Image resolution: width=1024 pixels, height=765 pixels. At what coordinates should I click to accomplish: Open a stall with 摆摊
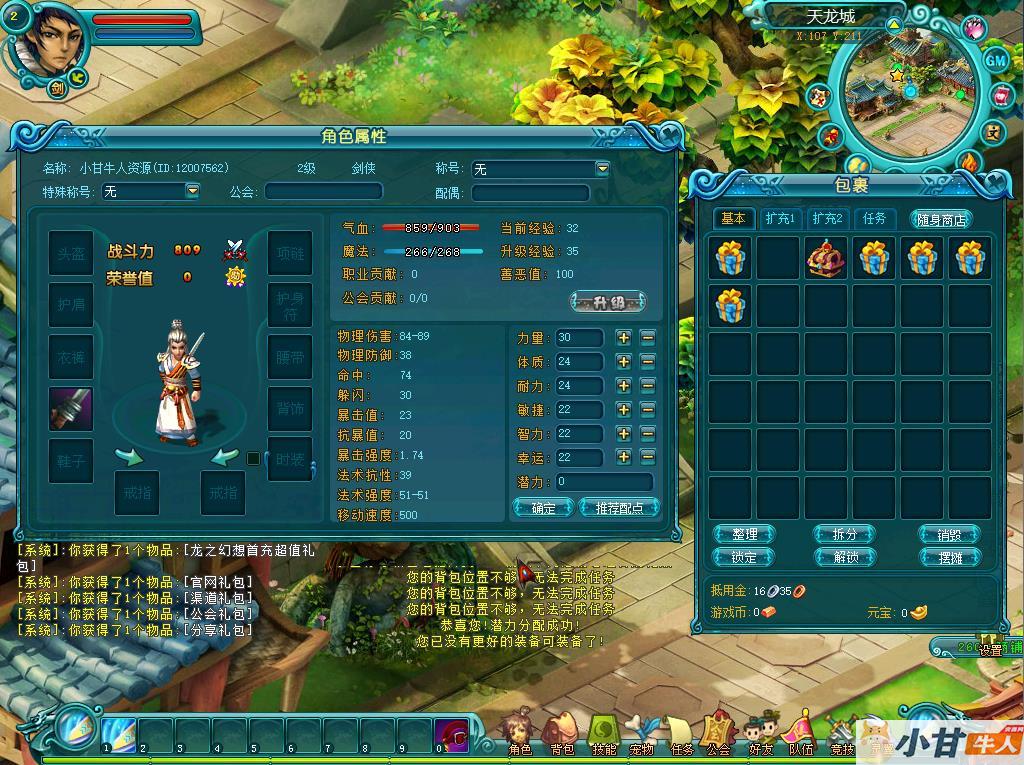[x=949, y=557]
